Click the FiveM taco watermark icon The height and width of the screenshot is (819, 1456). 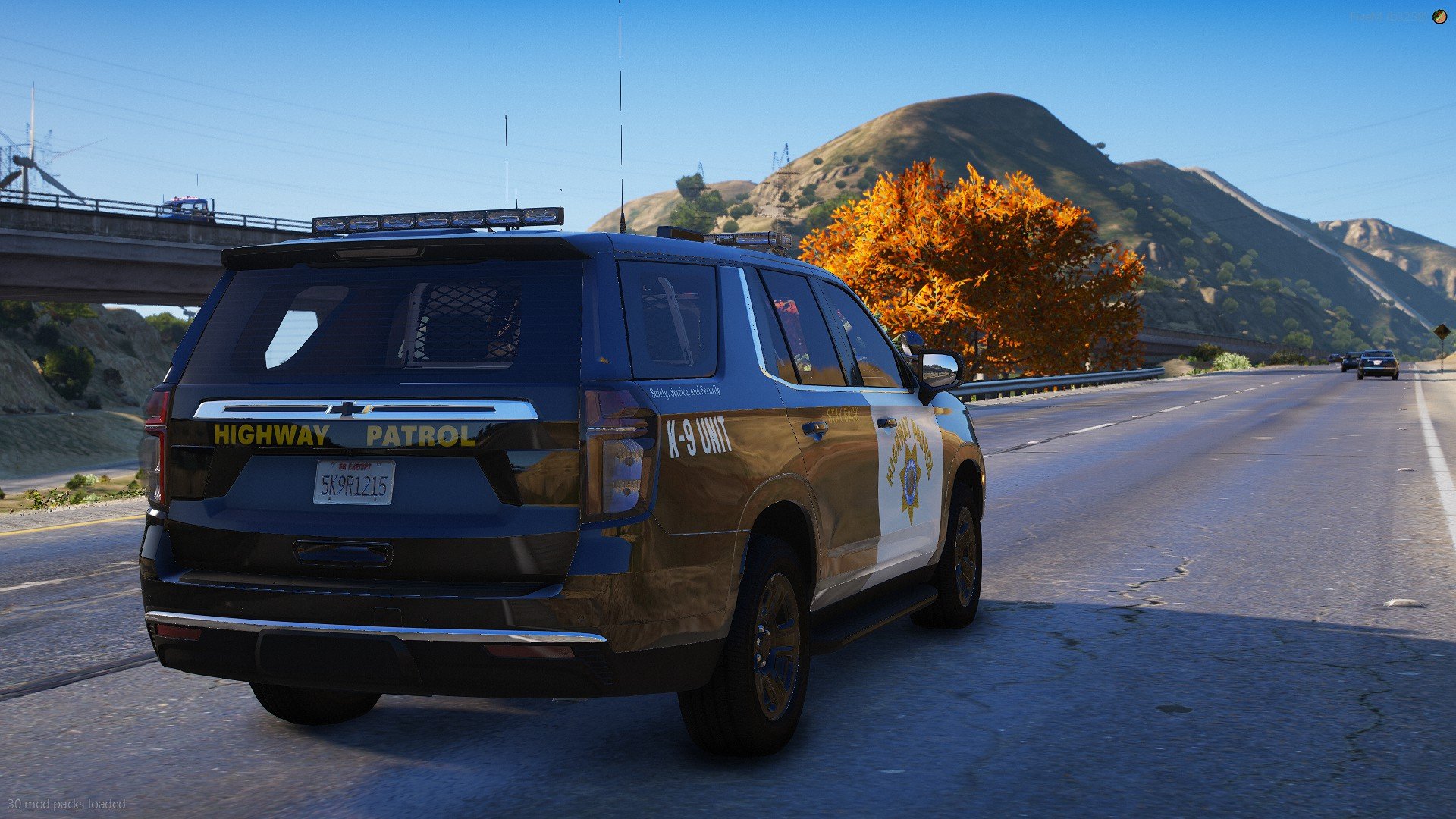pyautogui.click(x=1439, y=17)
